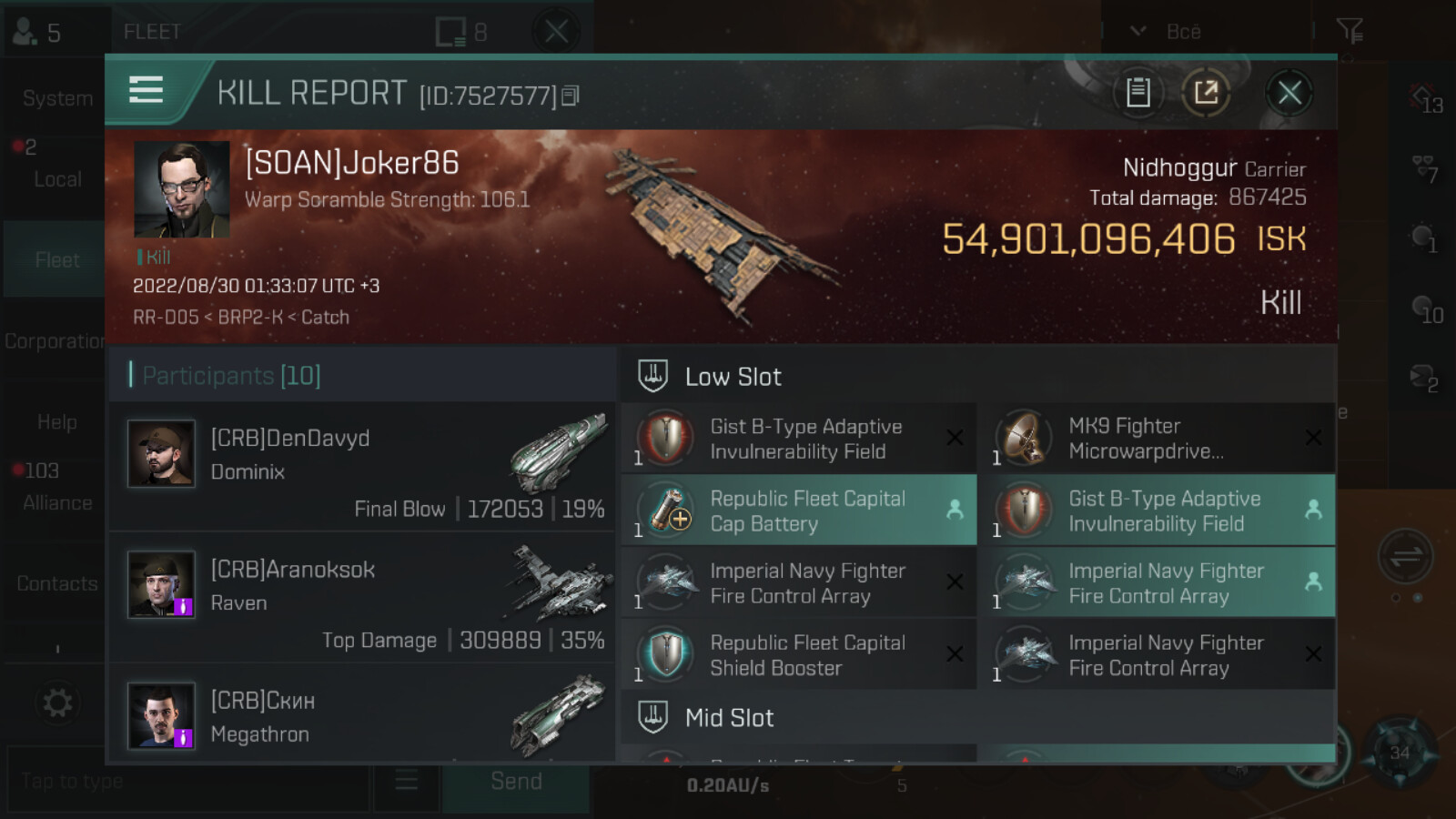
Task: Switch to the Fleet chat tab
Action: click(56, 260)
